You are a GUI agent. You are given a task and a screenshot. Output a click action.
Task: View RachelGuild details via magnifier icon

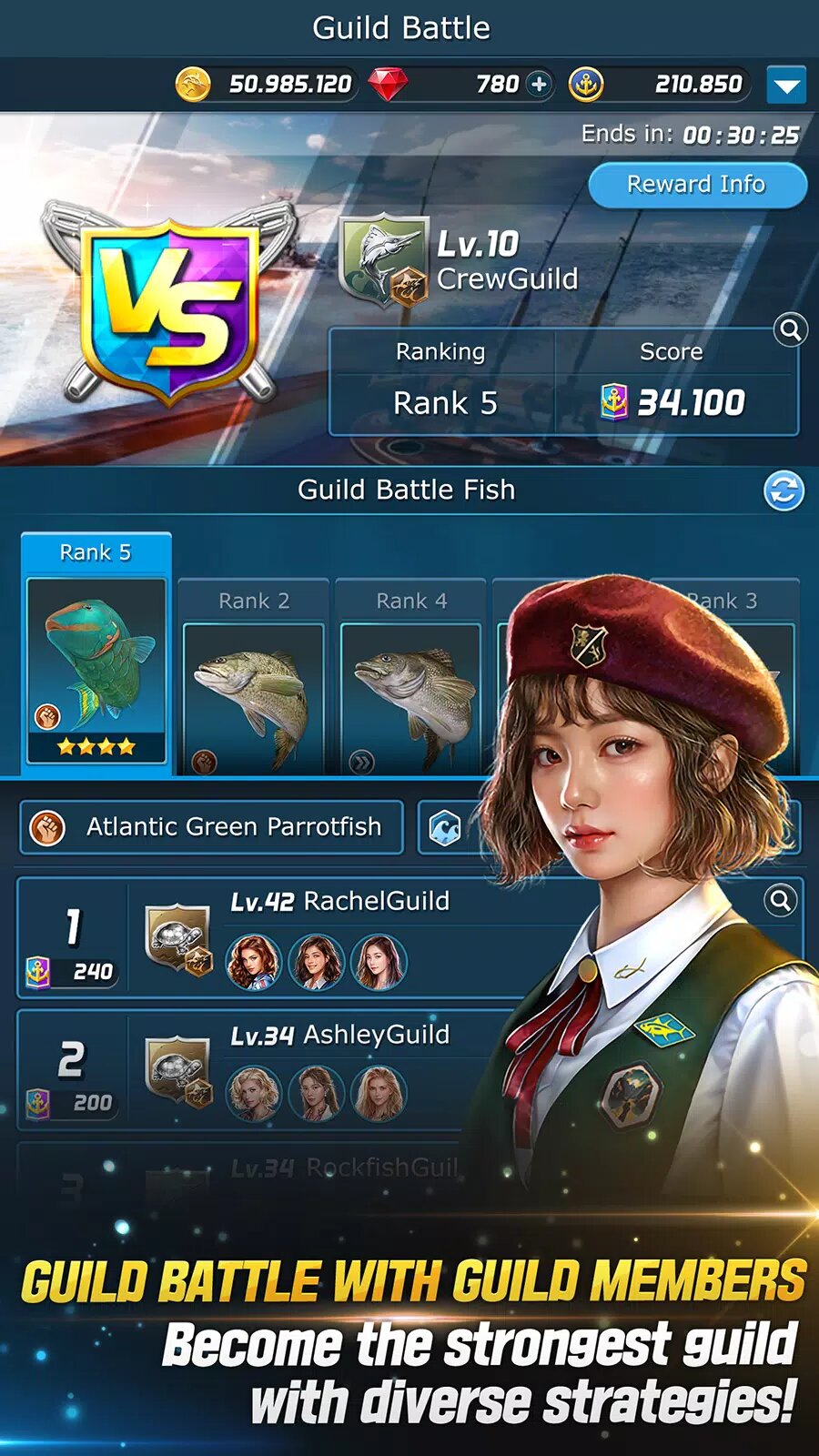pos(780,901)
